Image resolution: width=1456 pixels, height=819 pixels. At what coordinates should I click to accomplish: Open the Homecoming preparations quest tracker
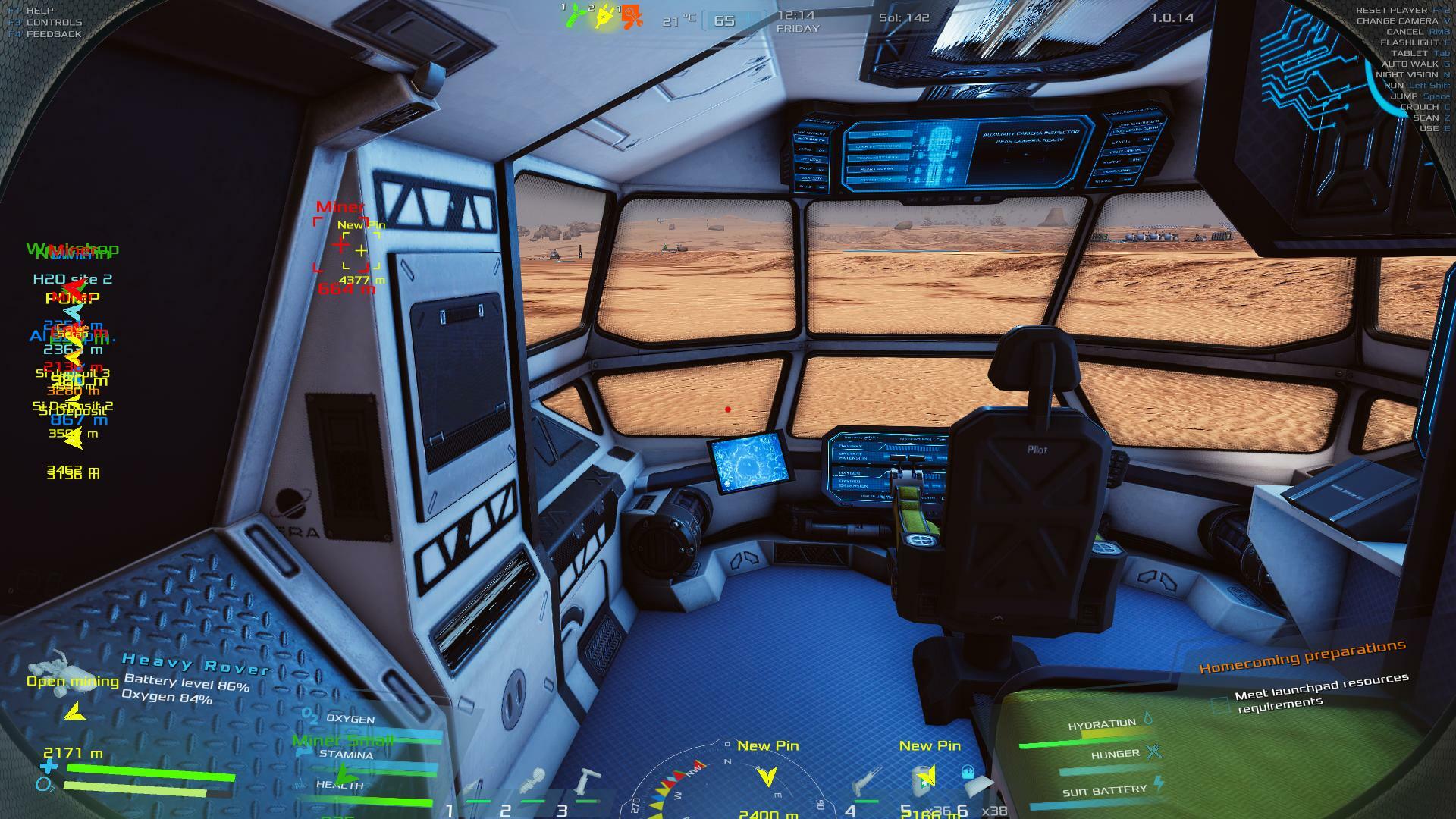point(1301,657)
